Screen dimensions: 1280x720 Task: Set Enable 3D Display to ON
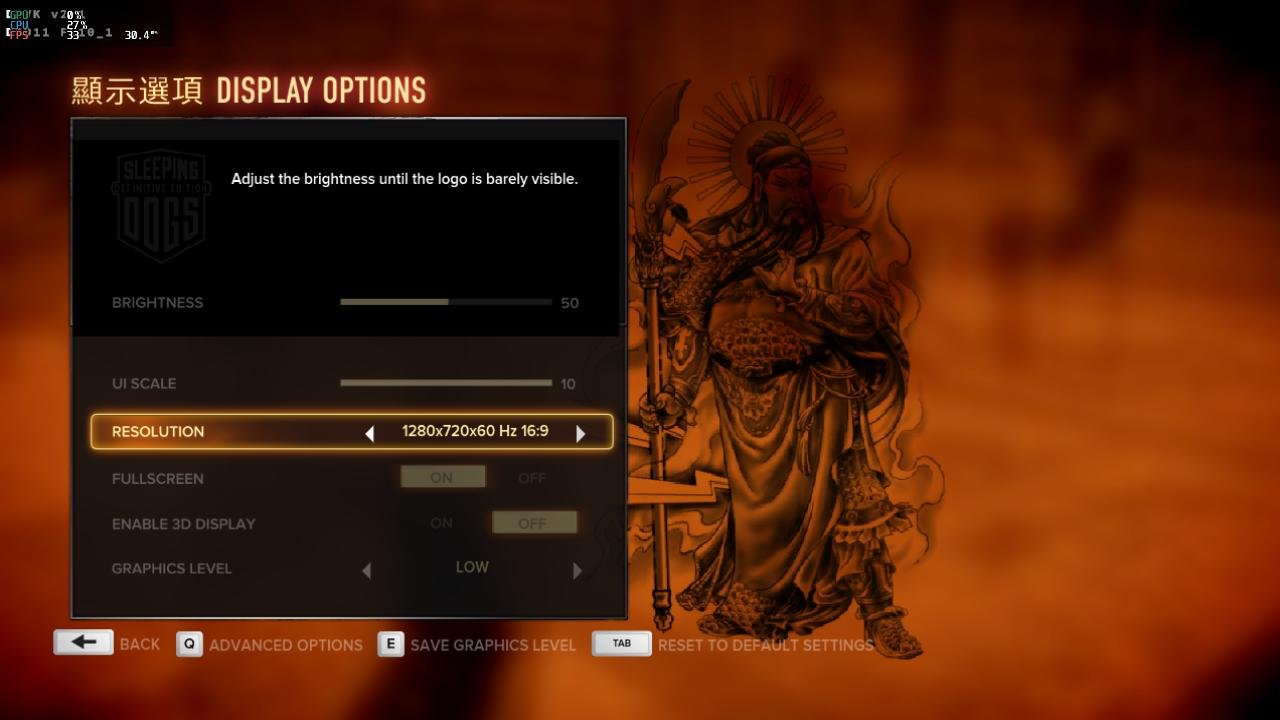pos(441,523)
